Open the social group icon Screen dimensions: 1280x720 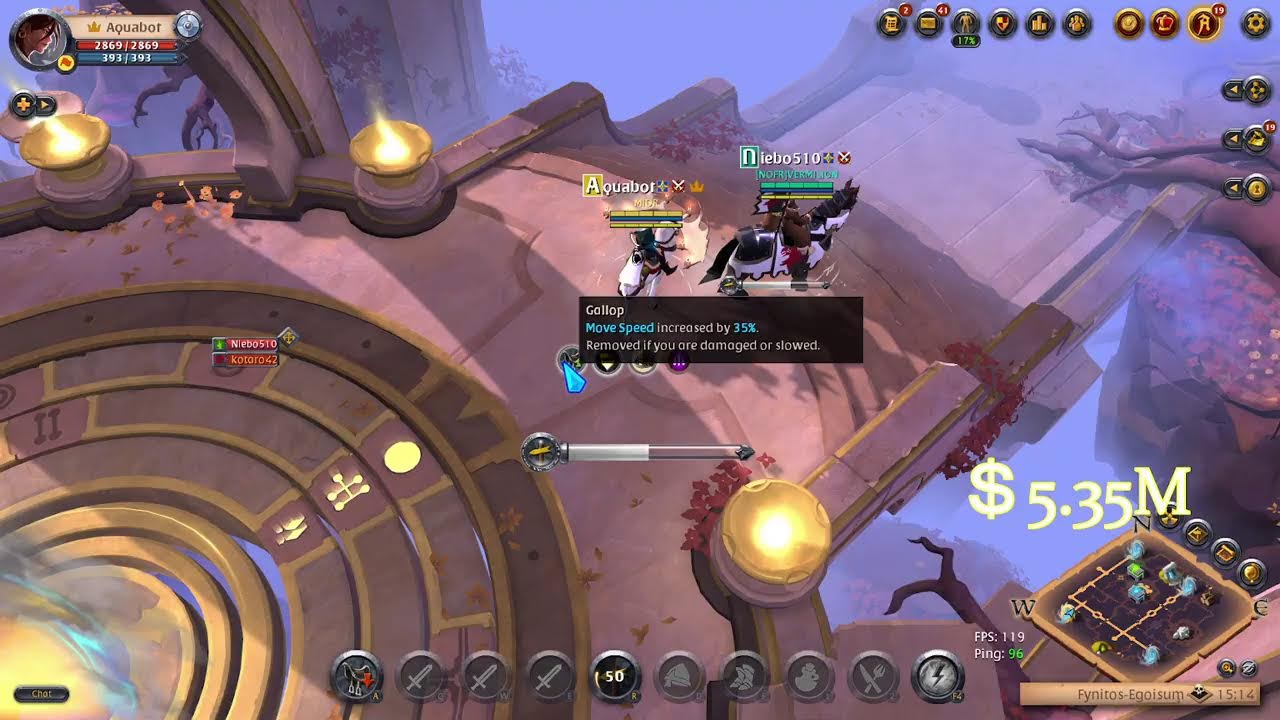(1077, 23)
